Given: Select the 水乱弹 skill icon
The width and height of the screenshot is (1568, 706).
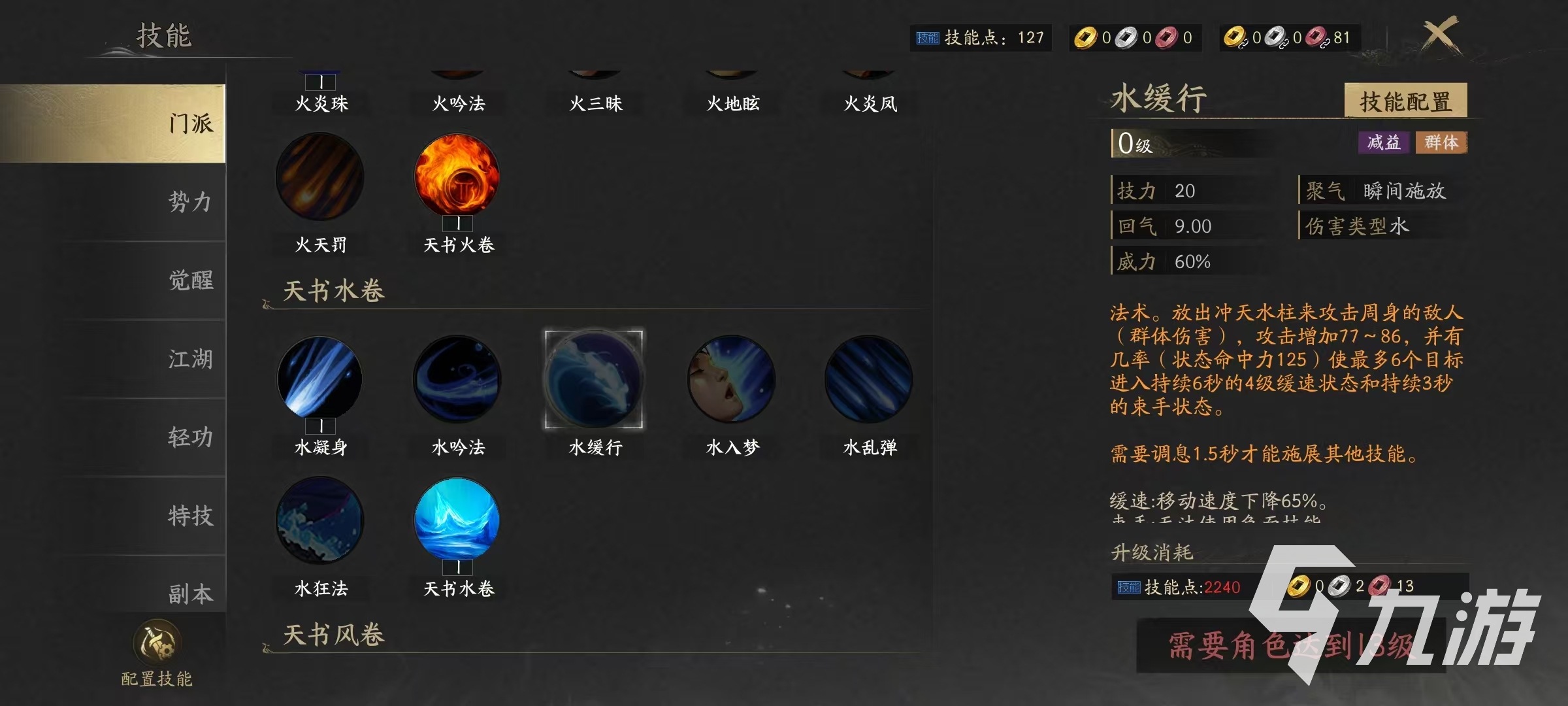Looking at the screenshot, I should [x=869, y=382].
